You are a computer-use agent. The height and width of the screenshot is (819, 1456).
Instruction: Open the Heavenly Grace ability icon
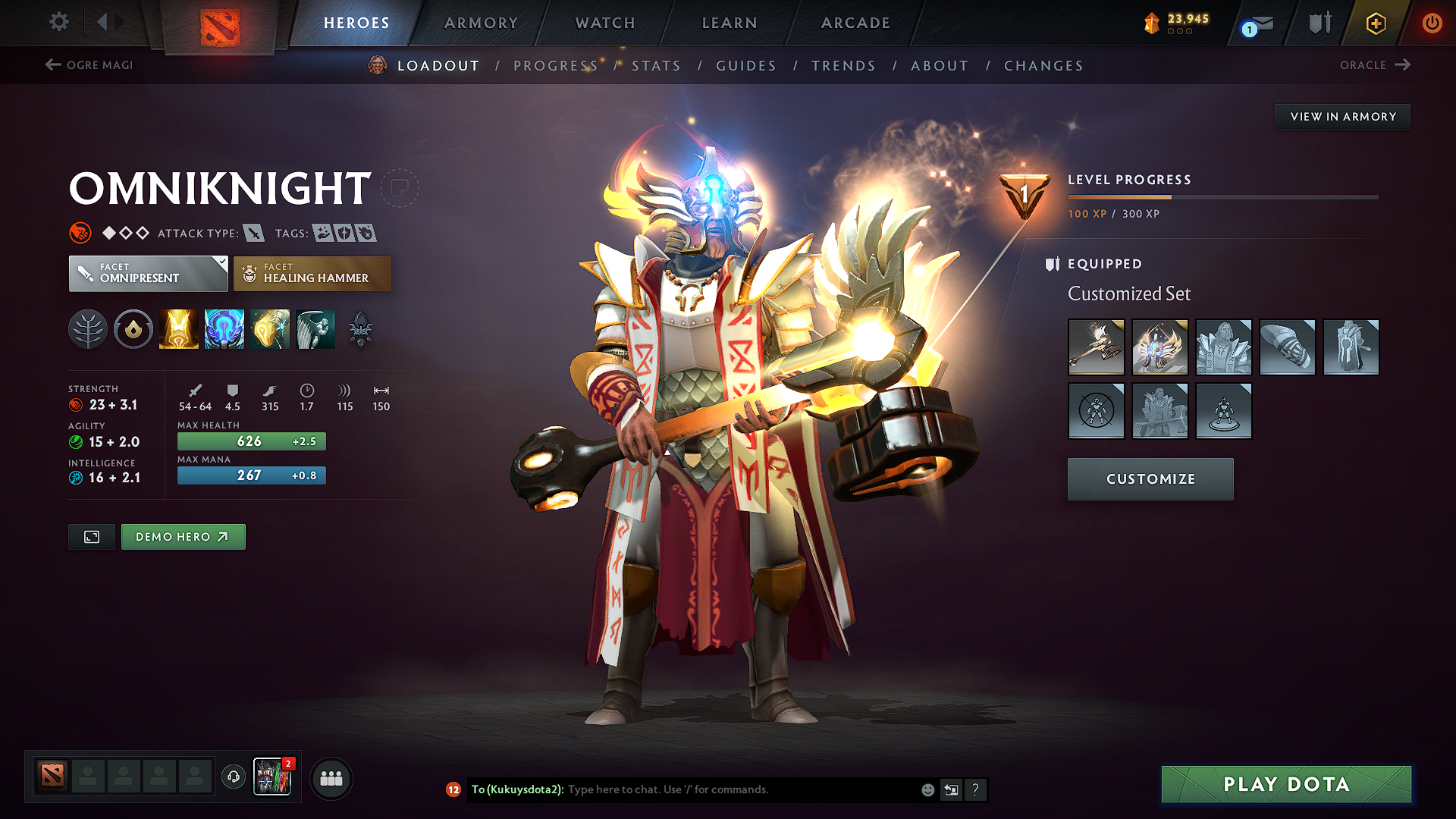coord(224,328)
